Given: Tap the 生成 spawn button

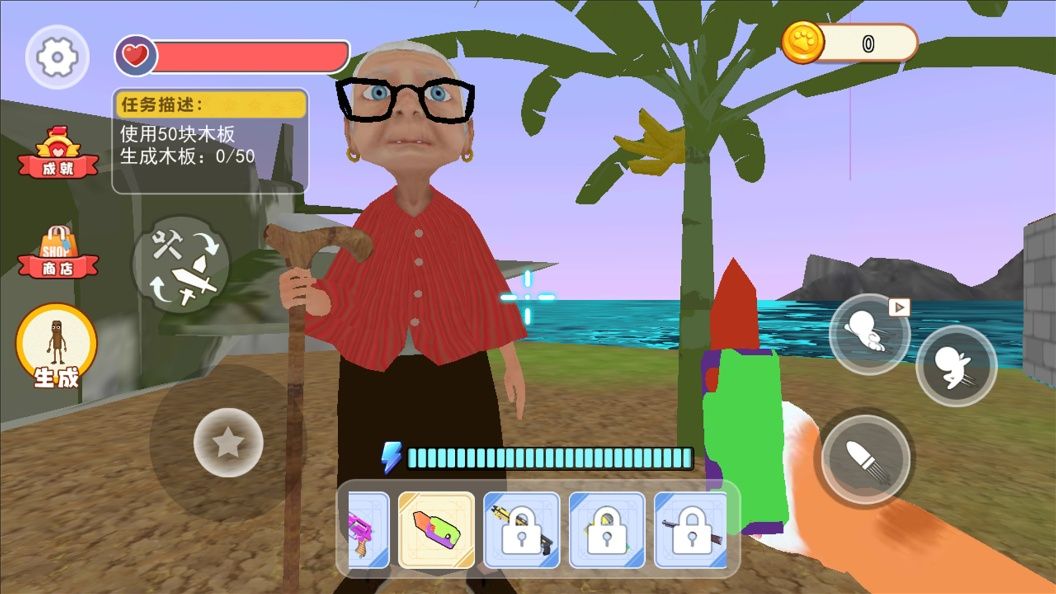Looking at the screenshot, I should click(x=56, y=345).
